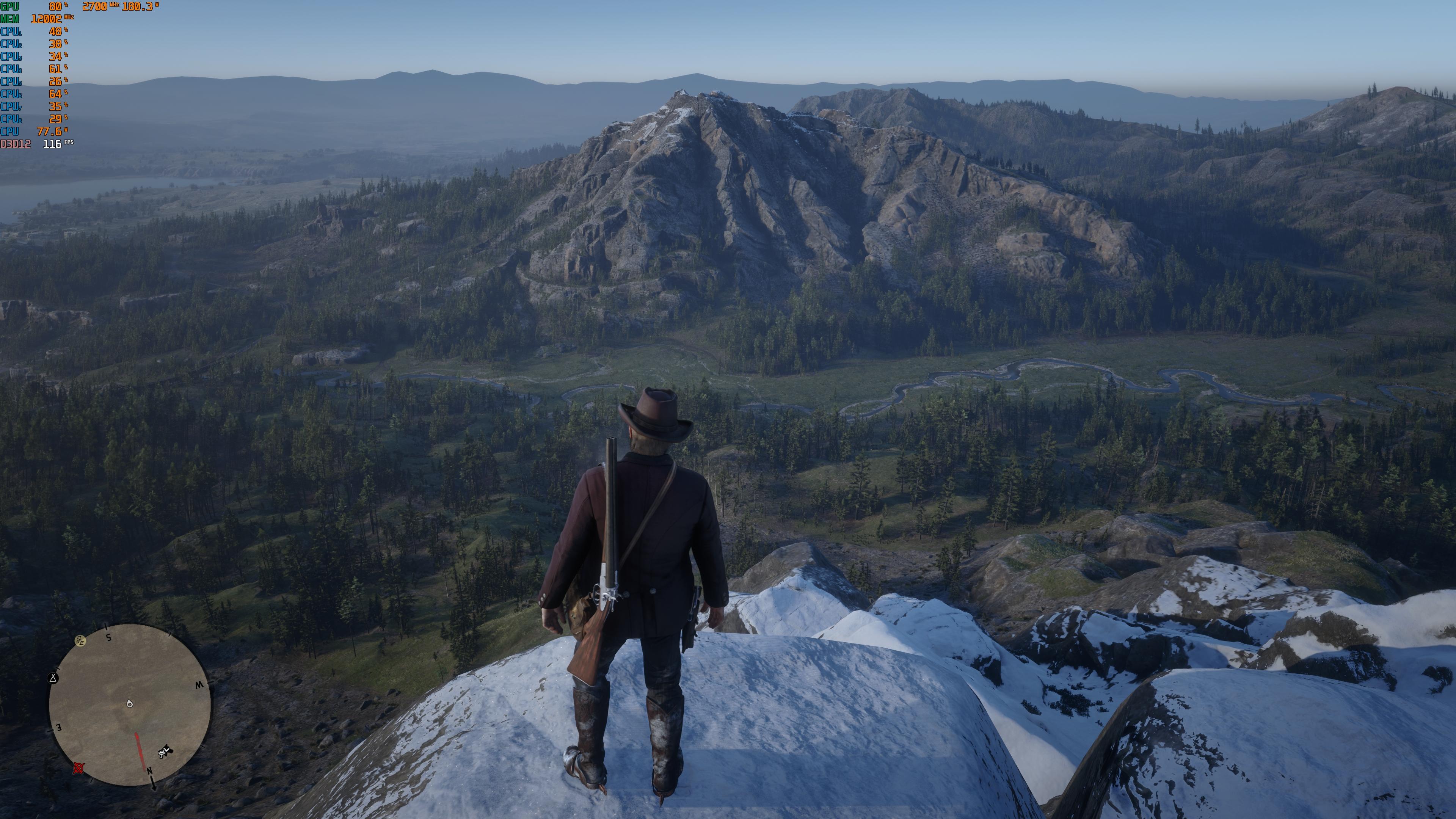Click the CPU6 usage showing 64 percent

coord(56,93)
